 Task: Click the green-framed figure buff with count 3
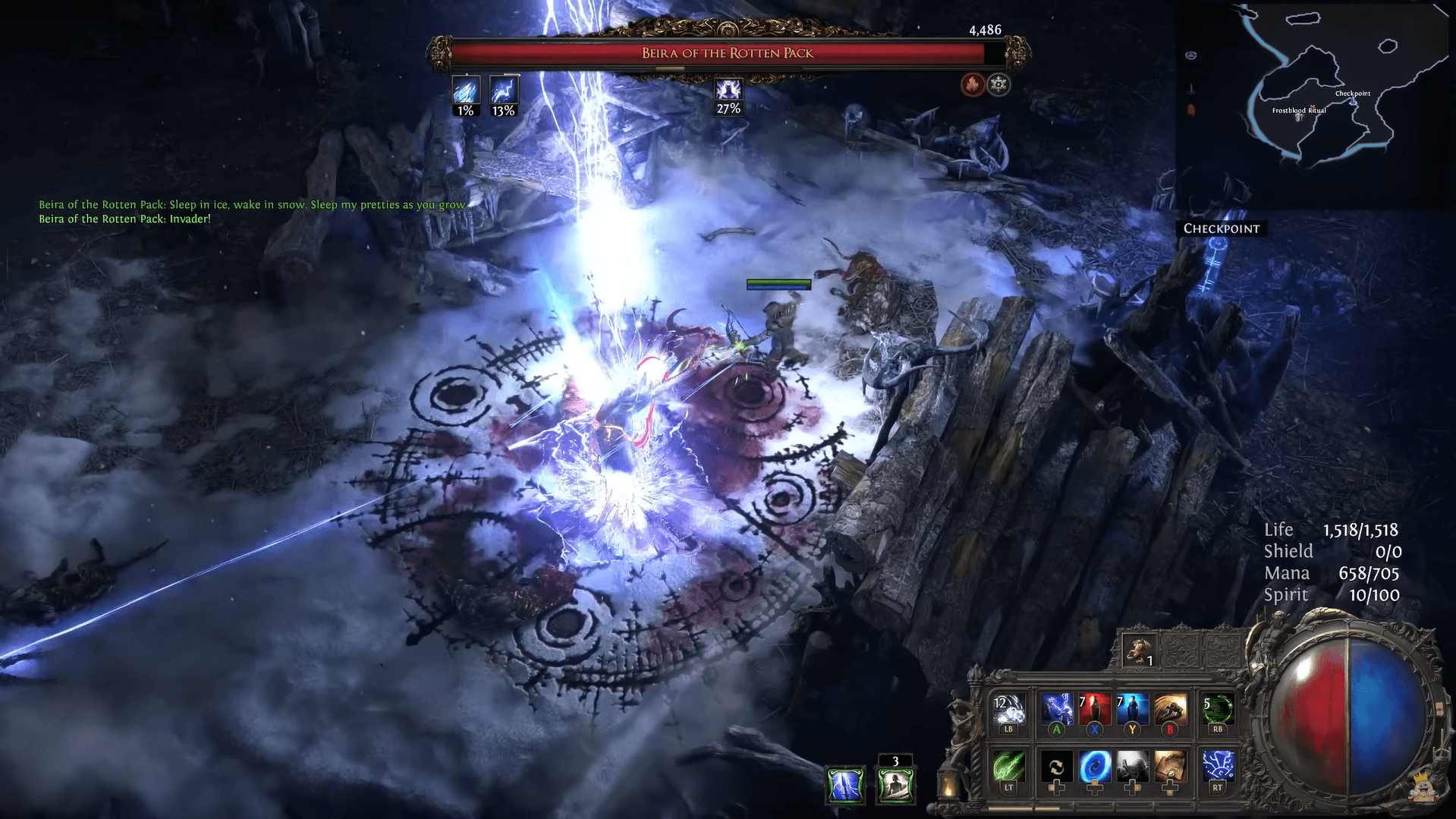coord(895,785)
